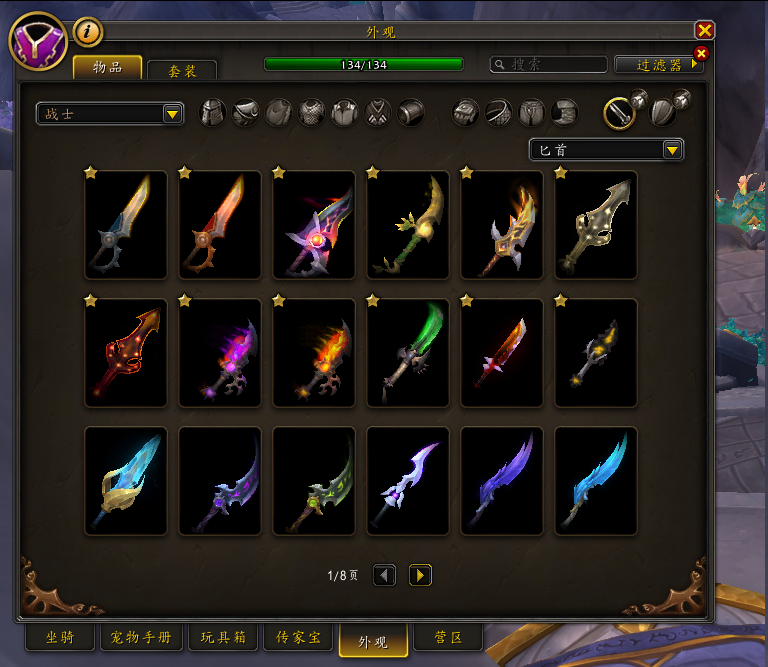Open the 传家宝 heirlooms tab
This screenshot has height=667, width=768.
(x=298, y=638)
